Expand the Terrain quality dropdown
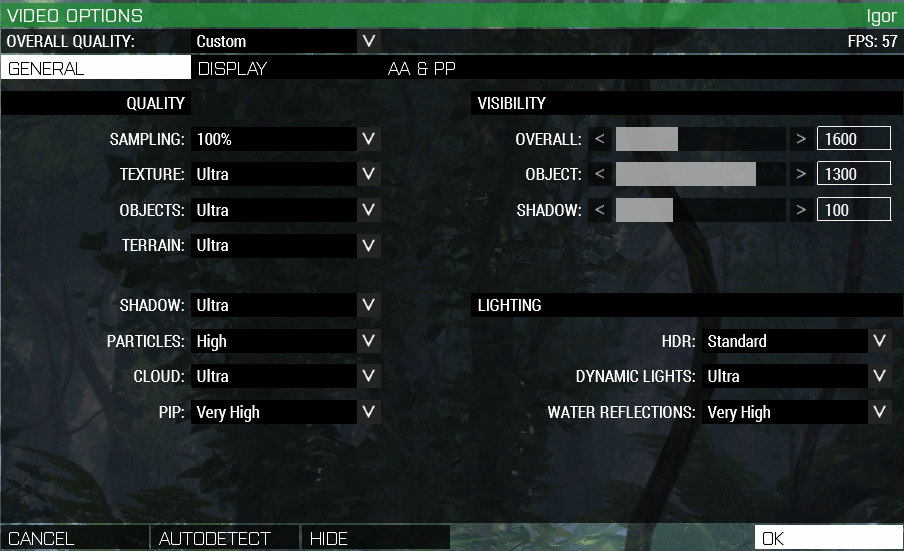904x551 pixels. [285, 245]
